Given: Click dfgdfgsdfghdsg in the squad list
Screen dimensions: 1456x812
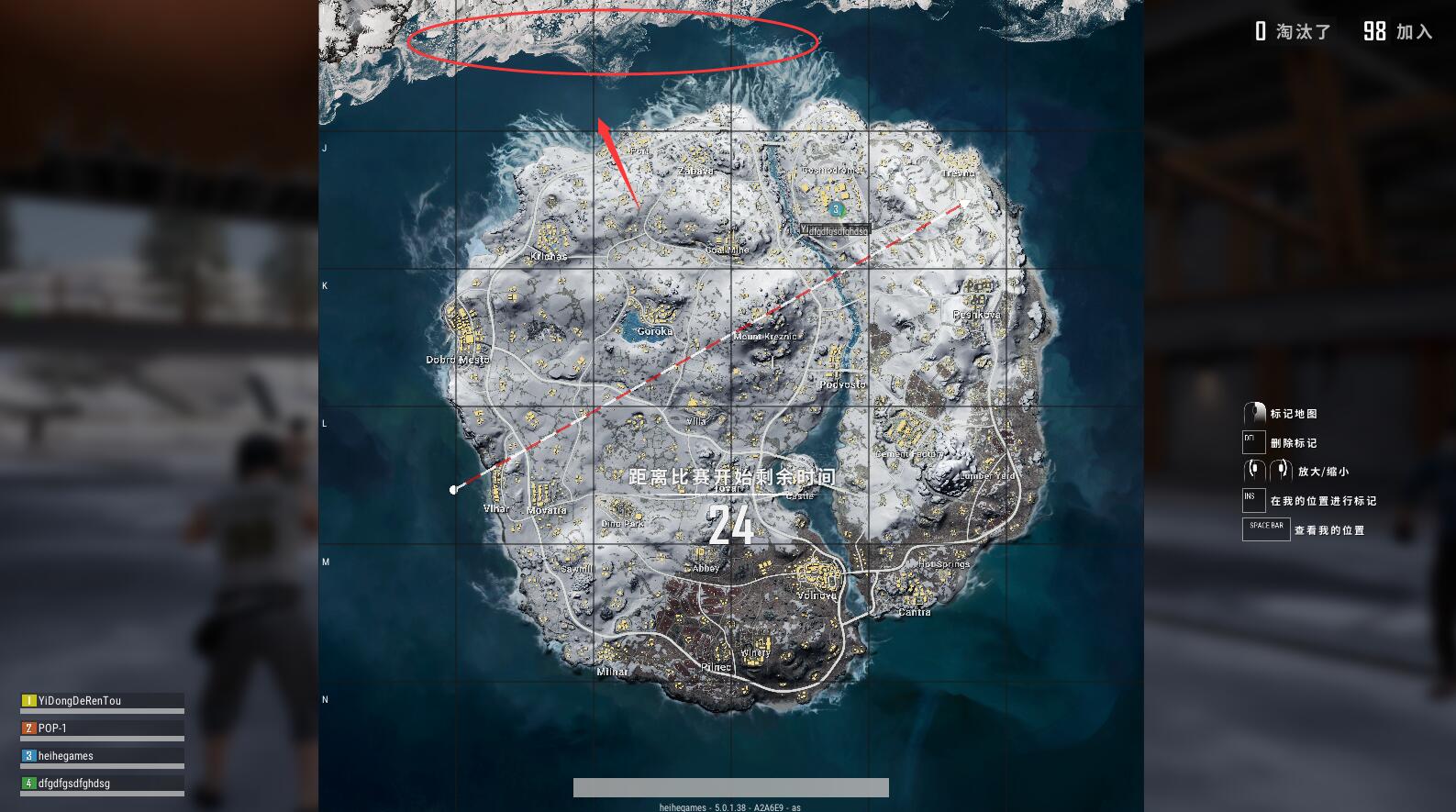Looking at the screenshot, I should click(73, 784).
